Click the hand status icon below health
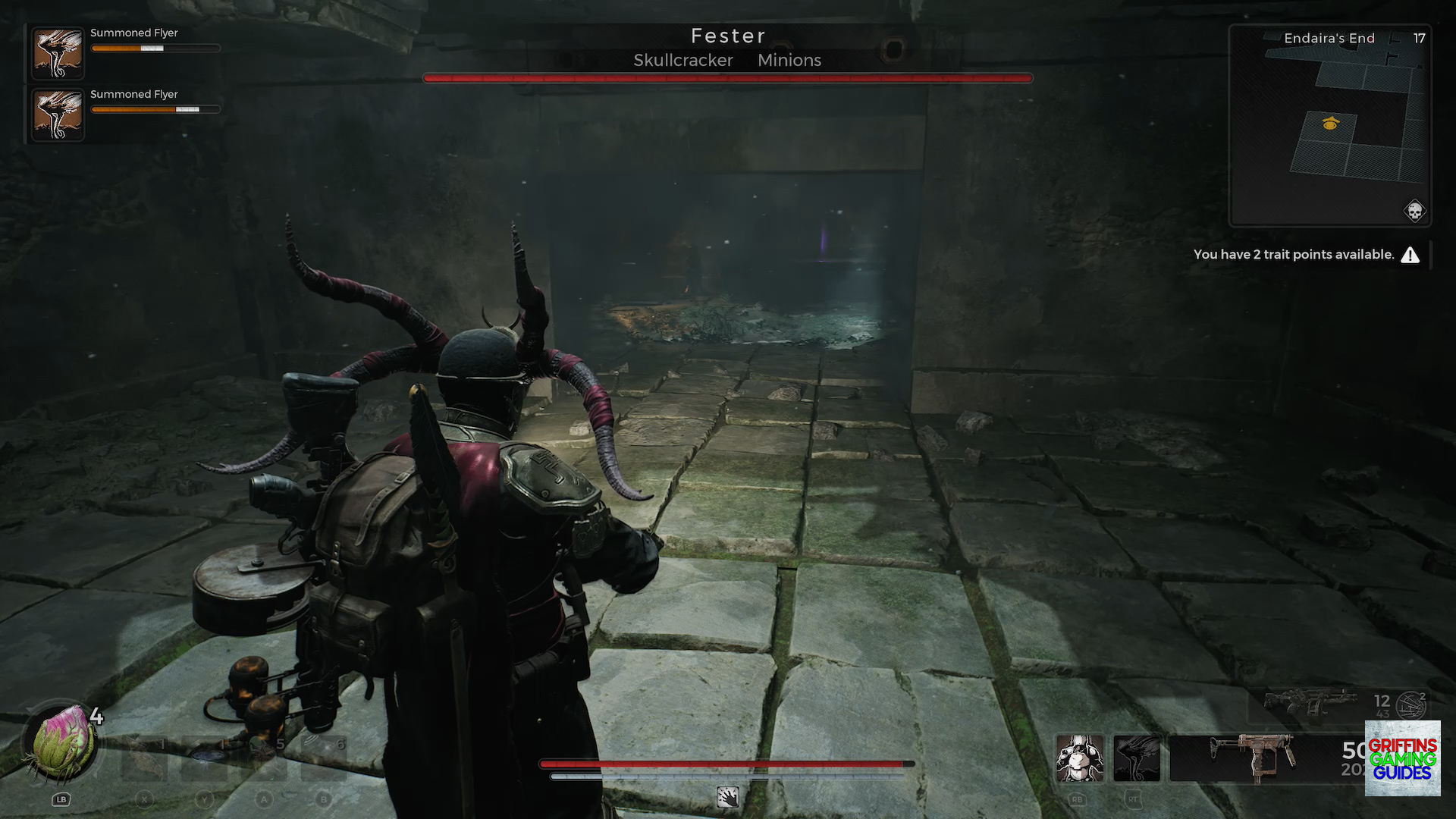 click(x=728, y=797)
